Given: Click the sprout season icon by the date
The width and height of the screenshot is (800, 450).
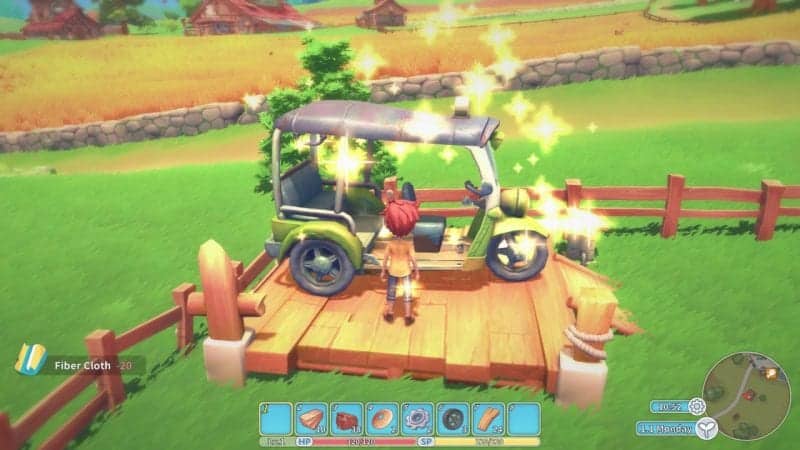Looking at the screenshot, I should [707, 429].
